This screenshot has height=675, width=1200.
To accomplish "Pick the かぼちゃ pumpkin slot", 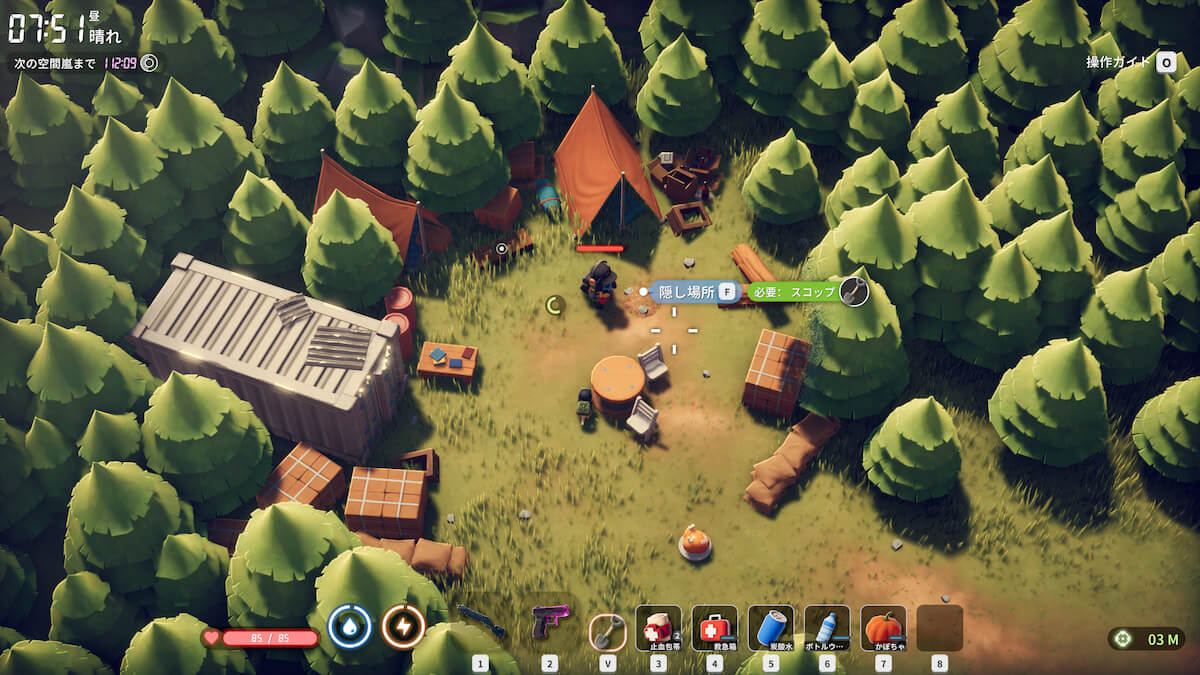I will tap(883, 628).
